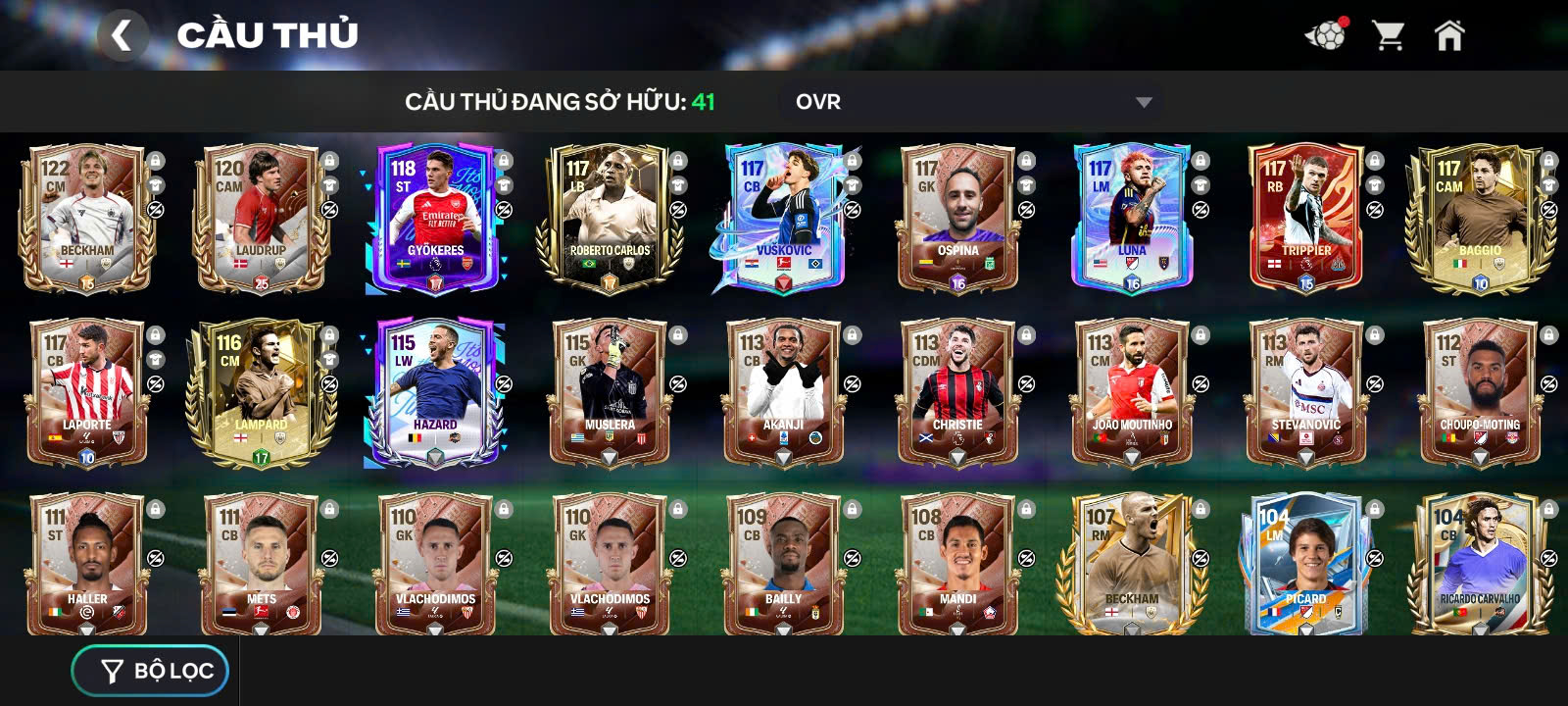
Task: Open the soccer ball notification icon
Action: (x=1325, y=36)
